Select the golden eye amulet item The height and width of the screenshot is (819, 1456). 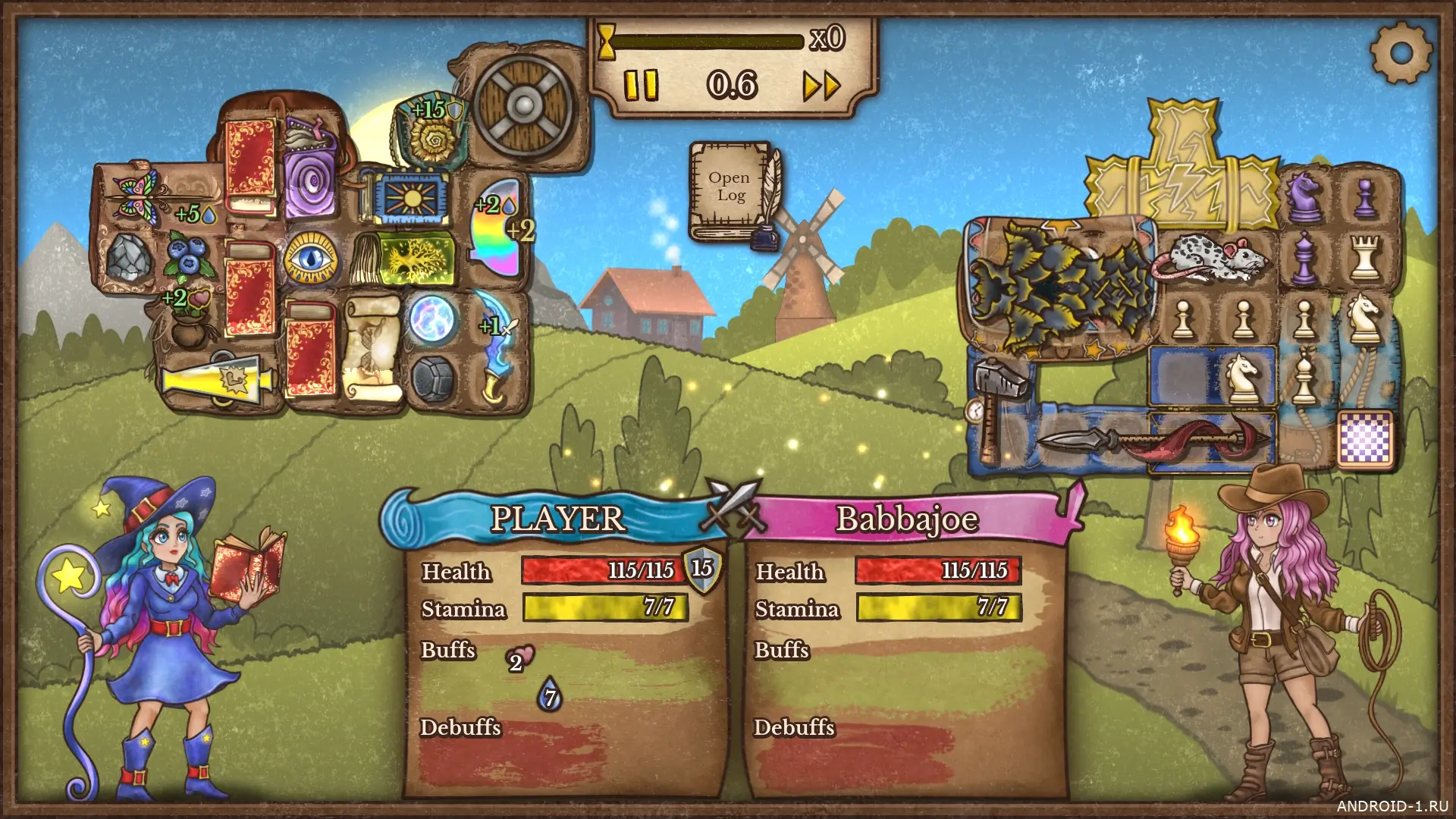[x=310, y=259]
